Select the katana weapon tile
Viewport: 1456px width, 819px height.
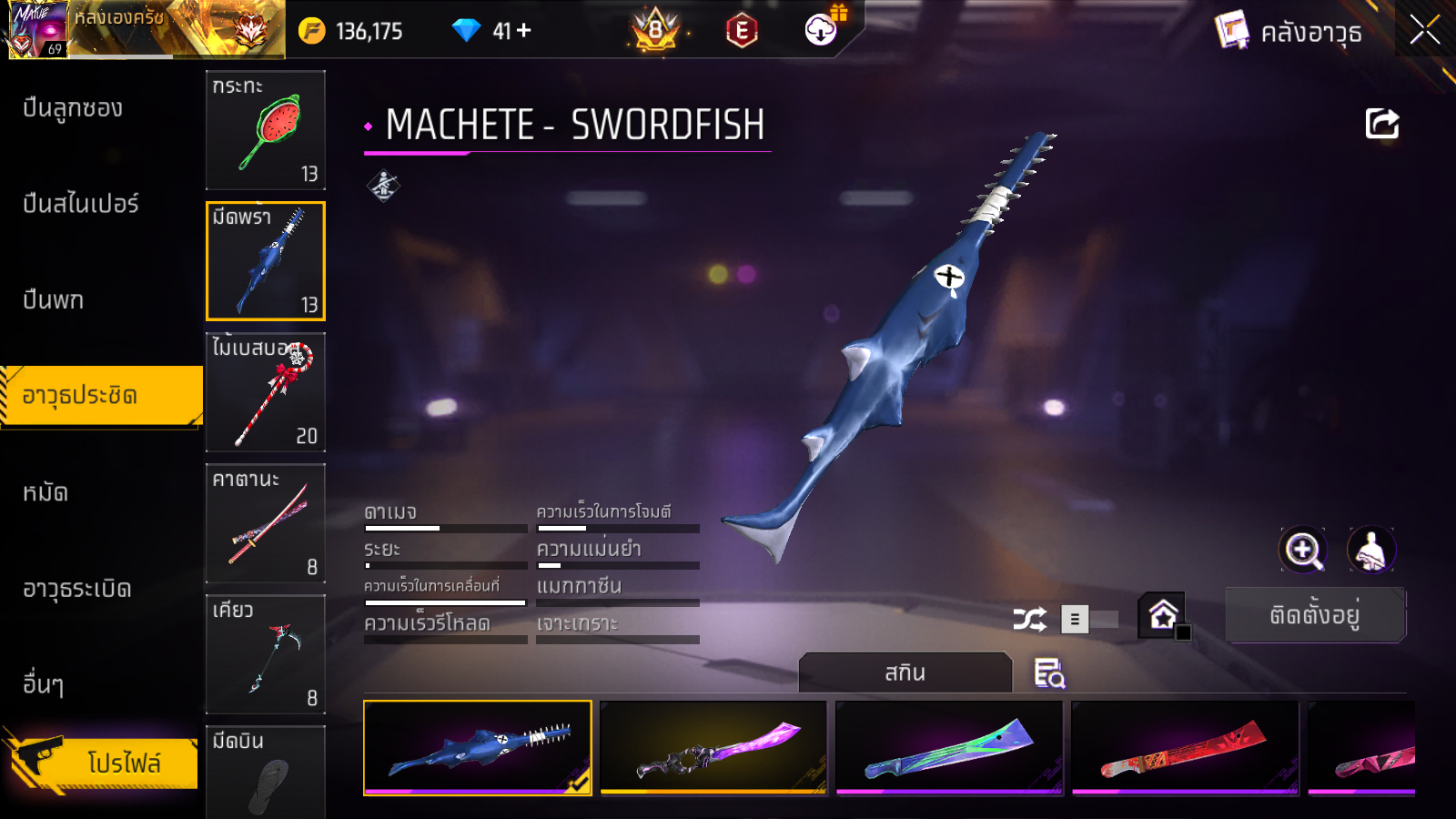coord(266,523)
